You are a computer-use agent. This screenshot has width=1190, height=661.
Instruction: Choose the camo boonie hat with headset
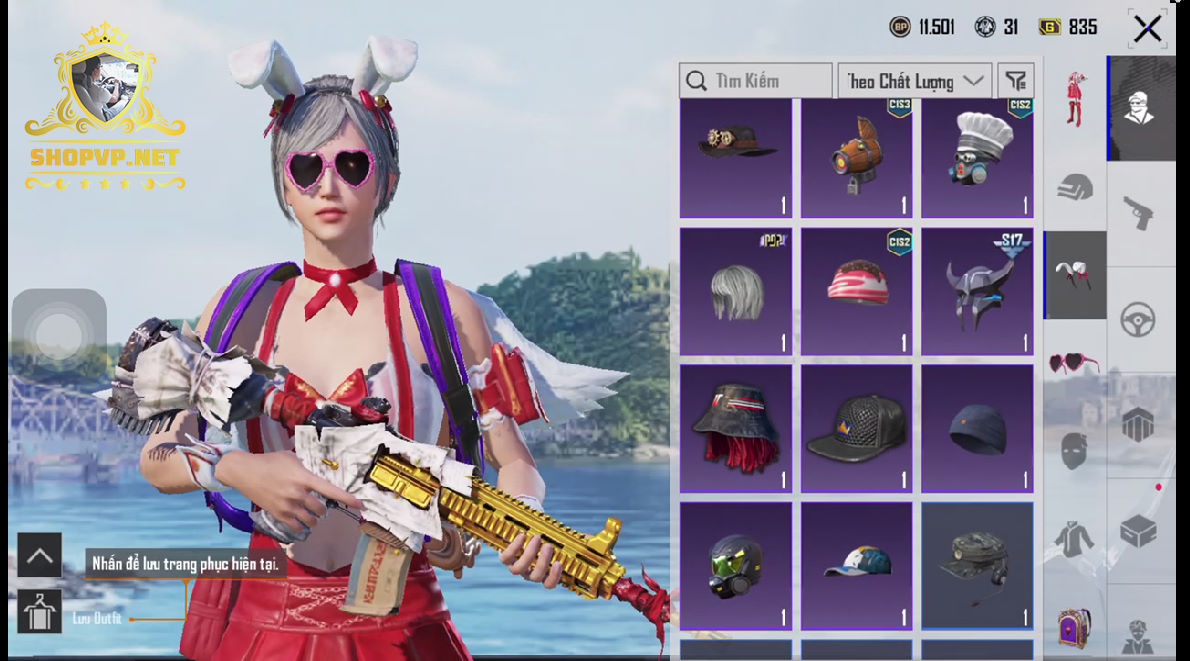[977, 565]
